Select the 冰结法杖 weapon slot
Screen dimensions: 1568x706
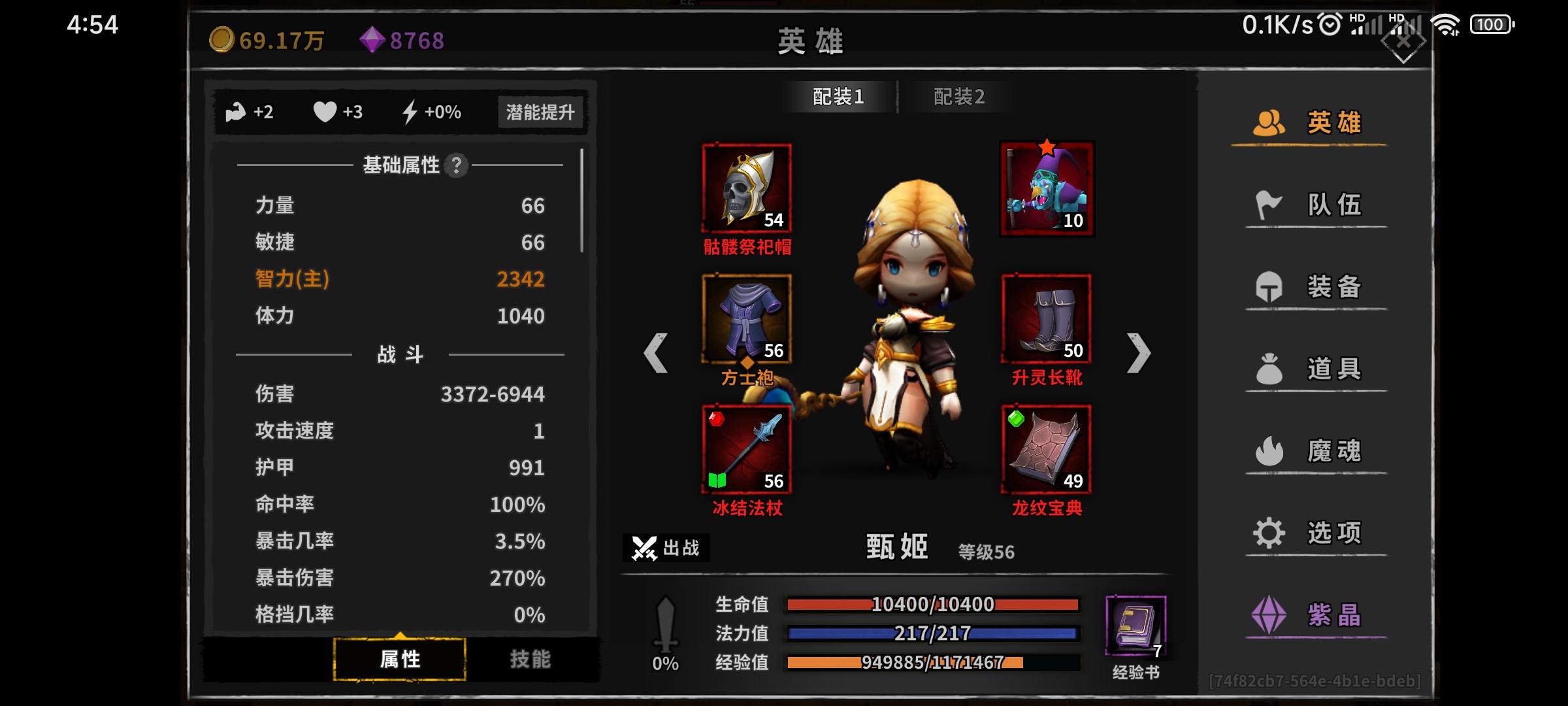coord(745,448)
